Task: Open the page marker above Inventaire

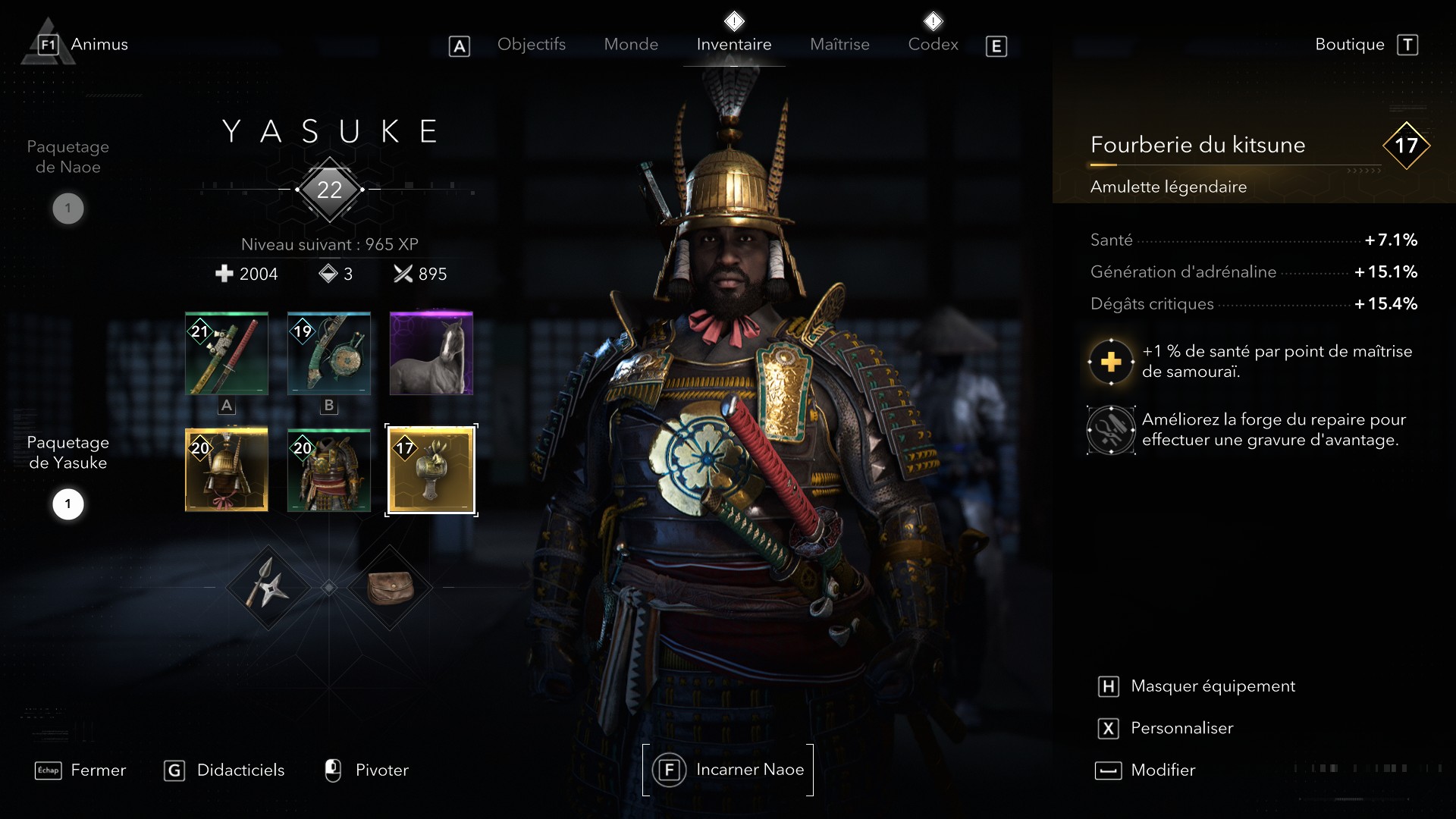Action: (x=733, y=20)
